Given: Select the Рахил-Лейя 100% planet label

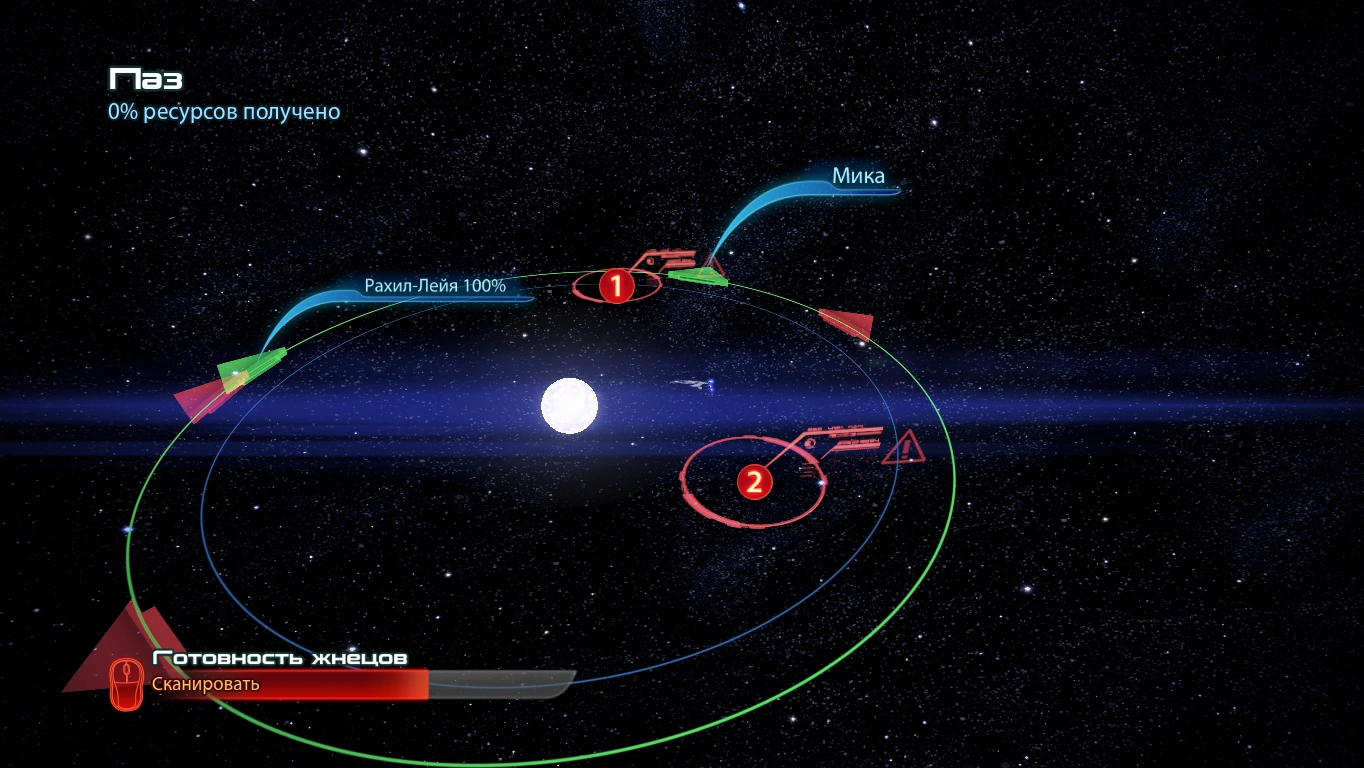Looking at the screenshot, I should [435, 286].
